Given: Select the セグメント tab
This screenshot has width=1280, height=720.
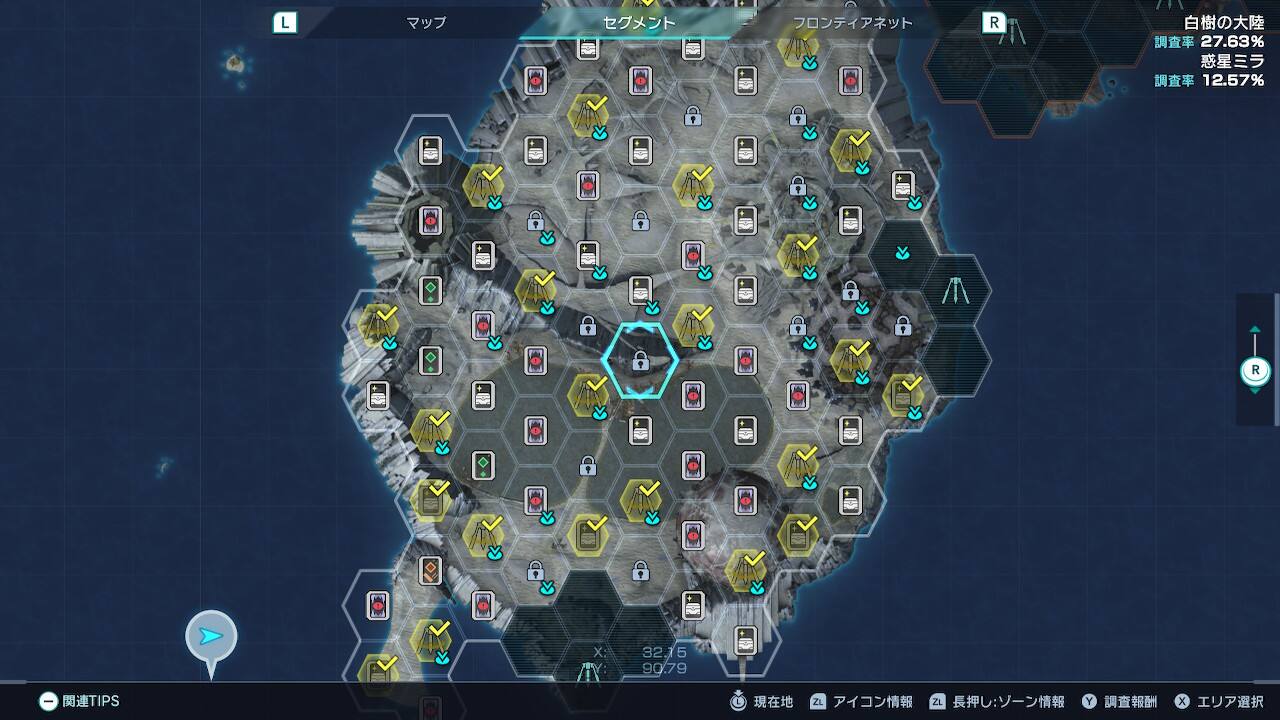Looking at the screenshot, I should click(x=639, y=22).
